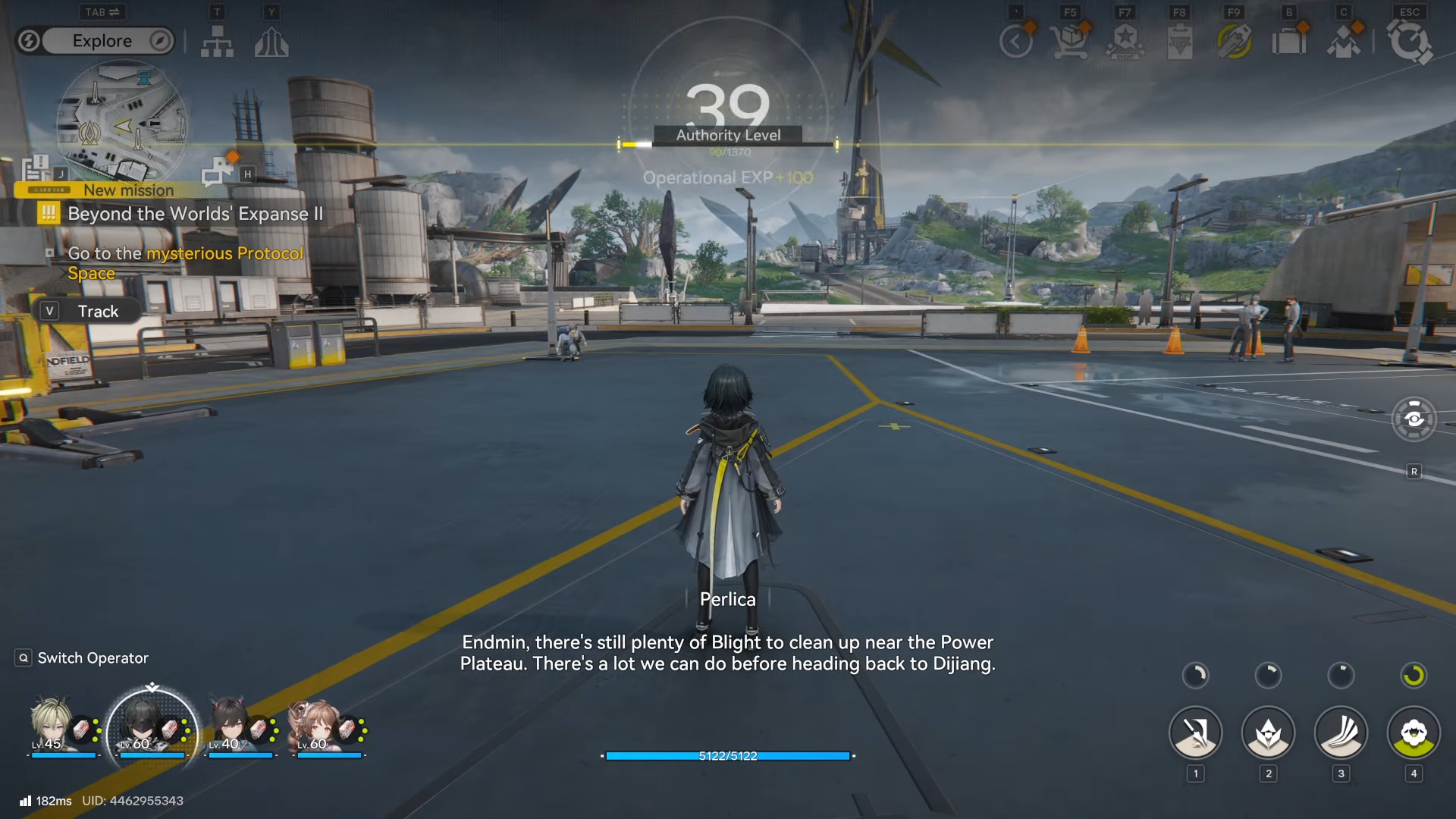
Task: Activate the spear slash skill icon
Action: pos(1195,733)
